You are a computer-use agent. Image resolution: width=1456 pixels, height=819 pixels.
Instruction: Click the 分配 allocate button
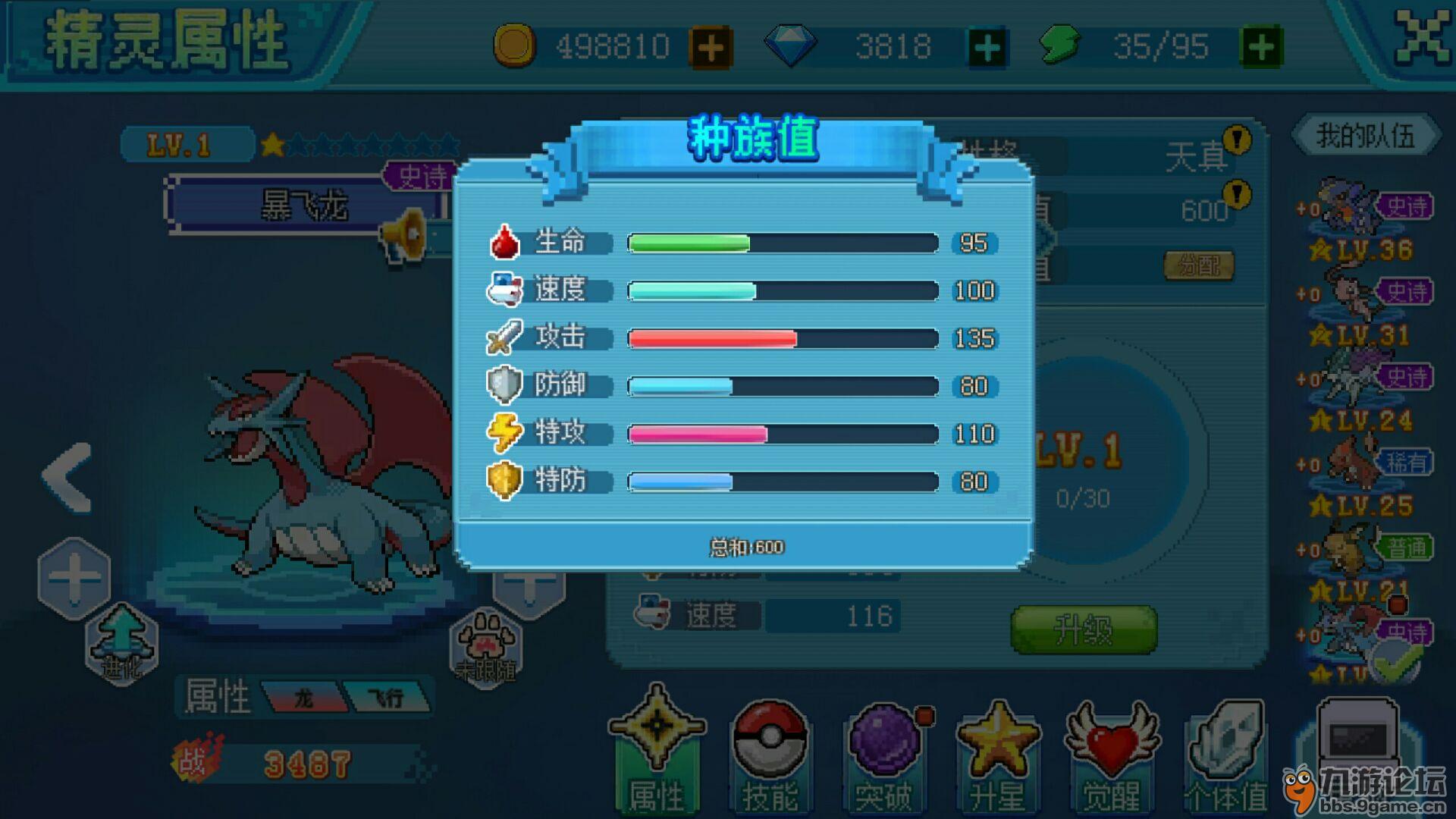(1199, 265)
